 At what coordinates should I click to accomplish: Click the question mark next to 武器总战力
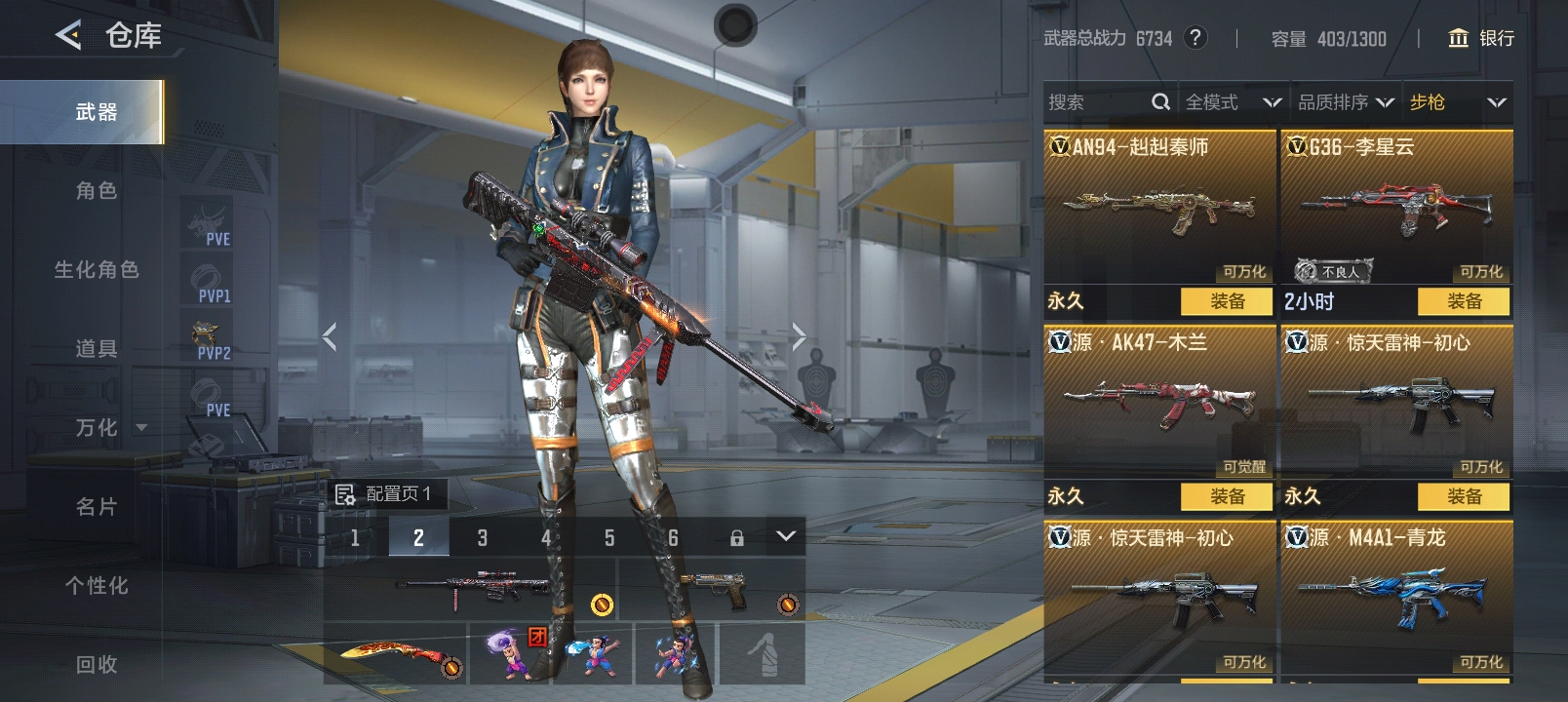[1195, 38]
